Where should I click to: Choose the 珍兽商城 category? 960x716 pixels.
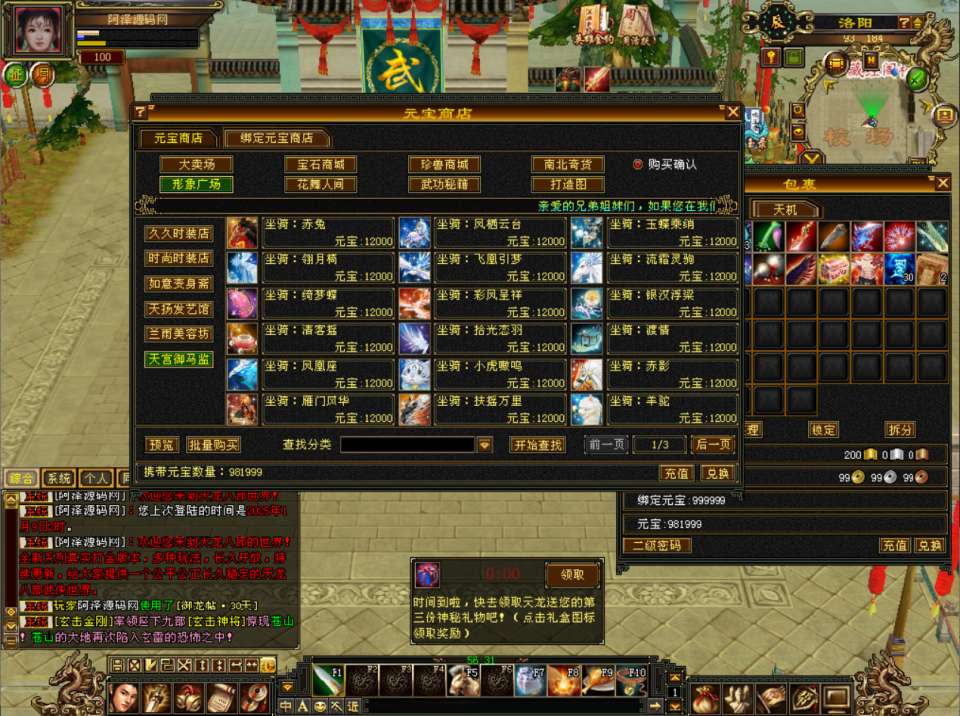[x=444, y=164]
